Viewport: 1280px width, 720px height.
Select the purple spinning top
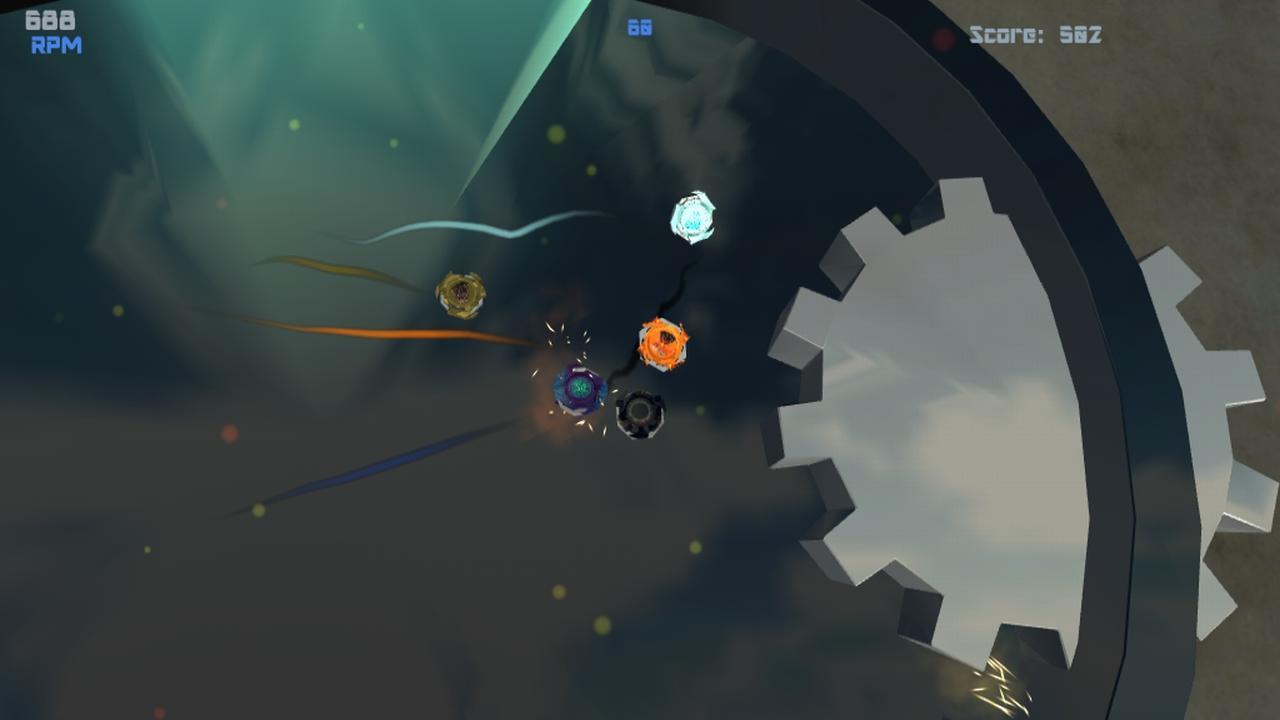[580, 386]
